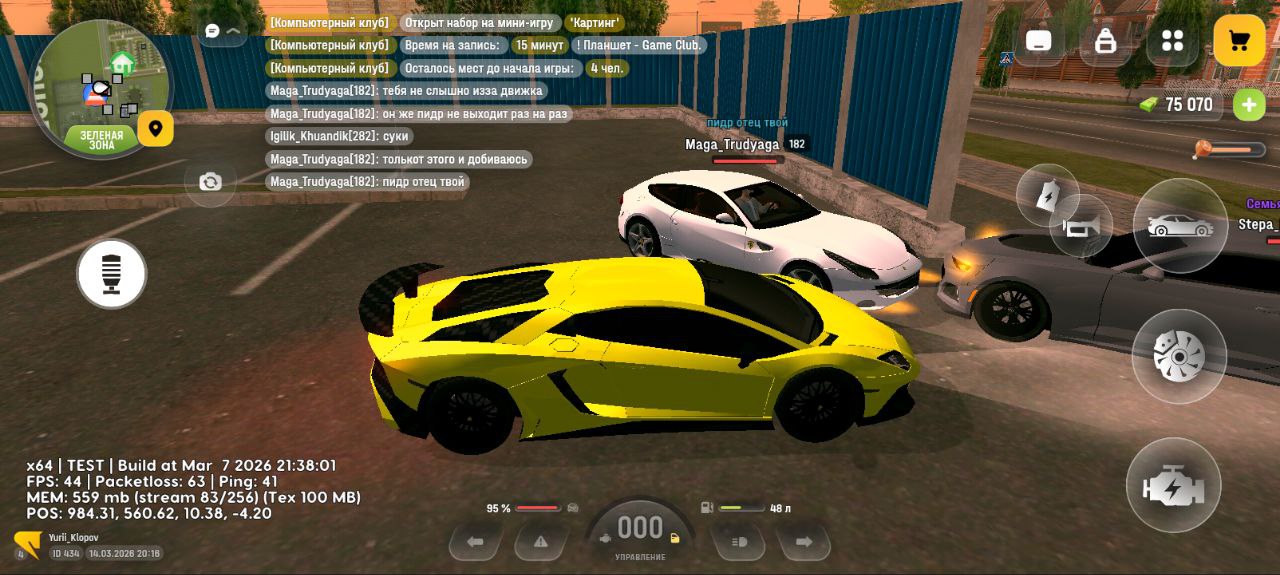Add money with the green plus button
1280x575 pixels.
coord(1248,105)
